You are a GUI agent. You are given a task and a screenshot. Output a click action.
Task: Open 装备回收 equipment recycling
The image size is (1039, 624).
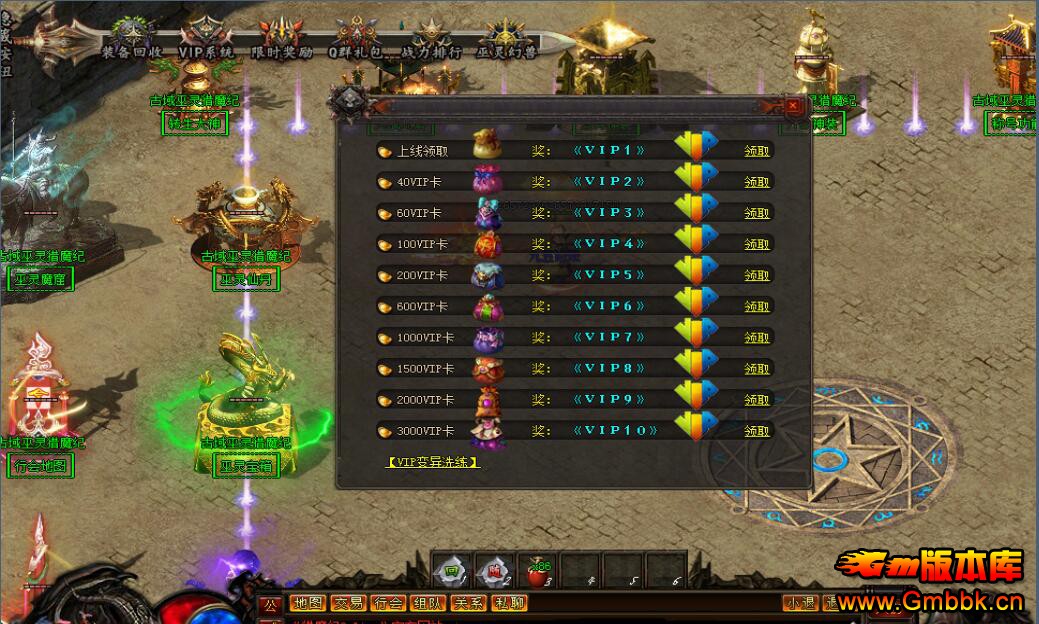[132, 51]
